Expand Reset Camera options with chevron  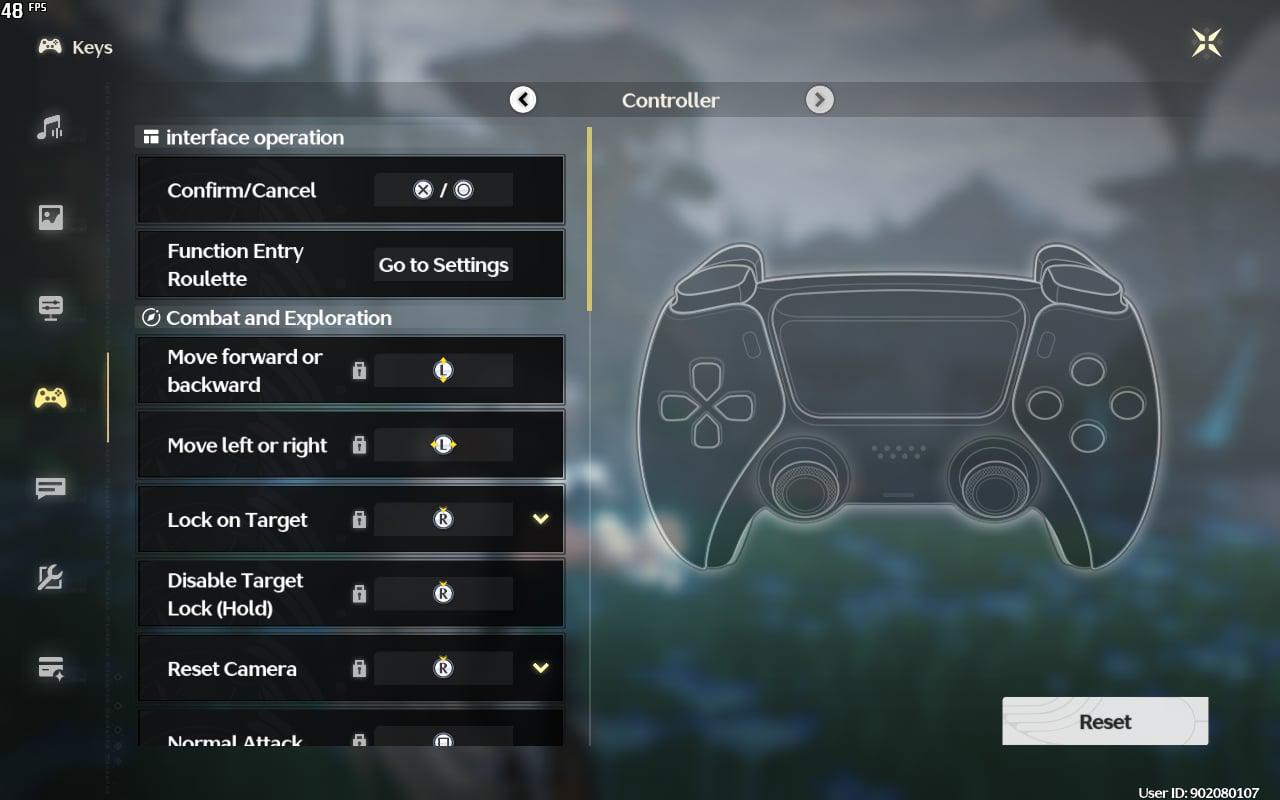(540, 668)
